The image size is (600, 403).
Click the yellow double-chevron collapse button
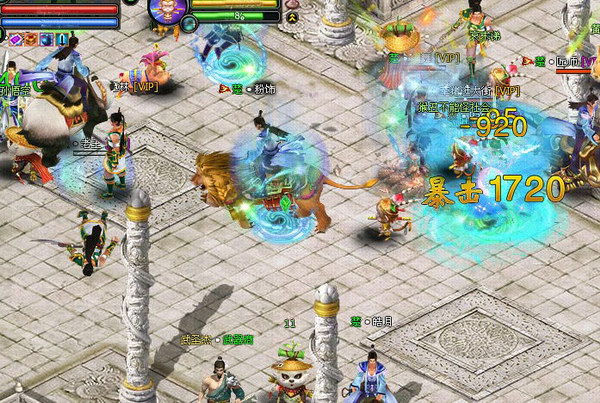click(x=291, y=16)
